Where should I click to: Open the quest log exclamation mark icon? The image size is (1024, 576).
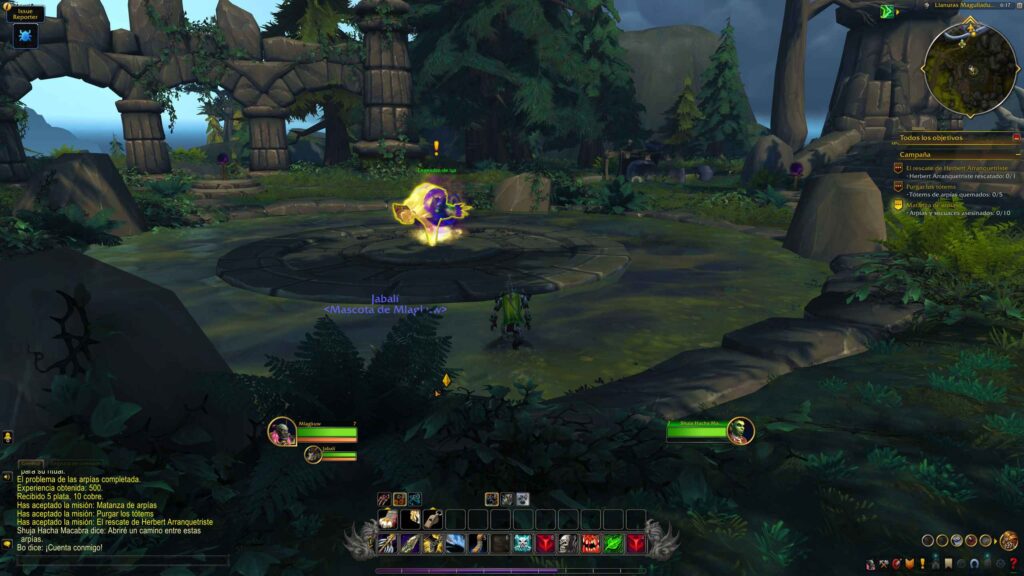tap(921, 565)
